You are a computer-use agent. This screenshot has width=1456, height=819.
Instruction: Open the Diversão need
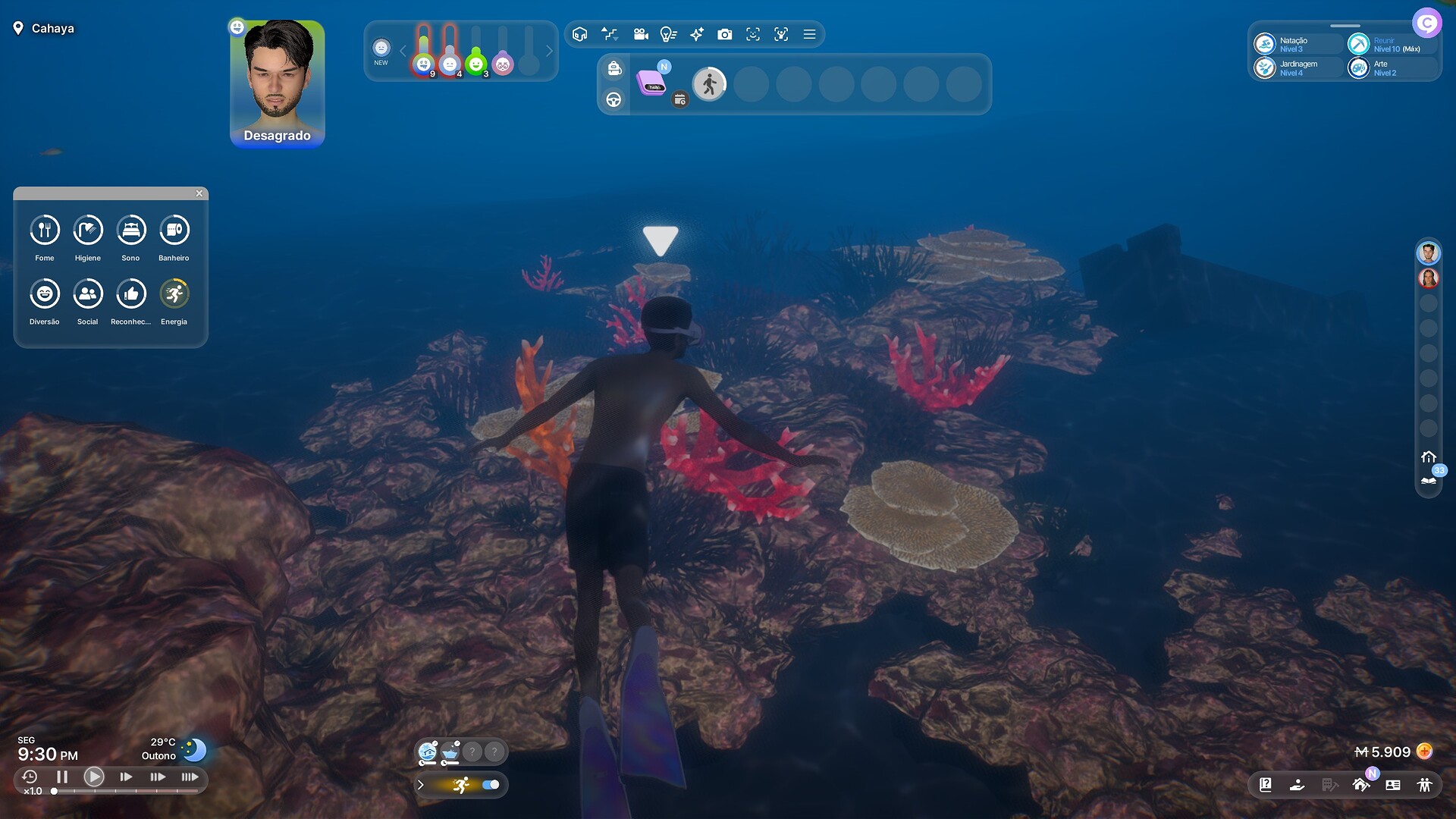tap(45, 293)
